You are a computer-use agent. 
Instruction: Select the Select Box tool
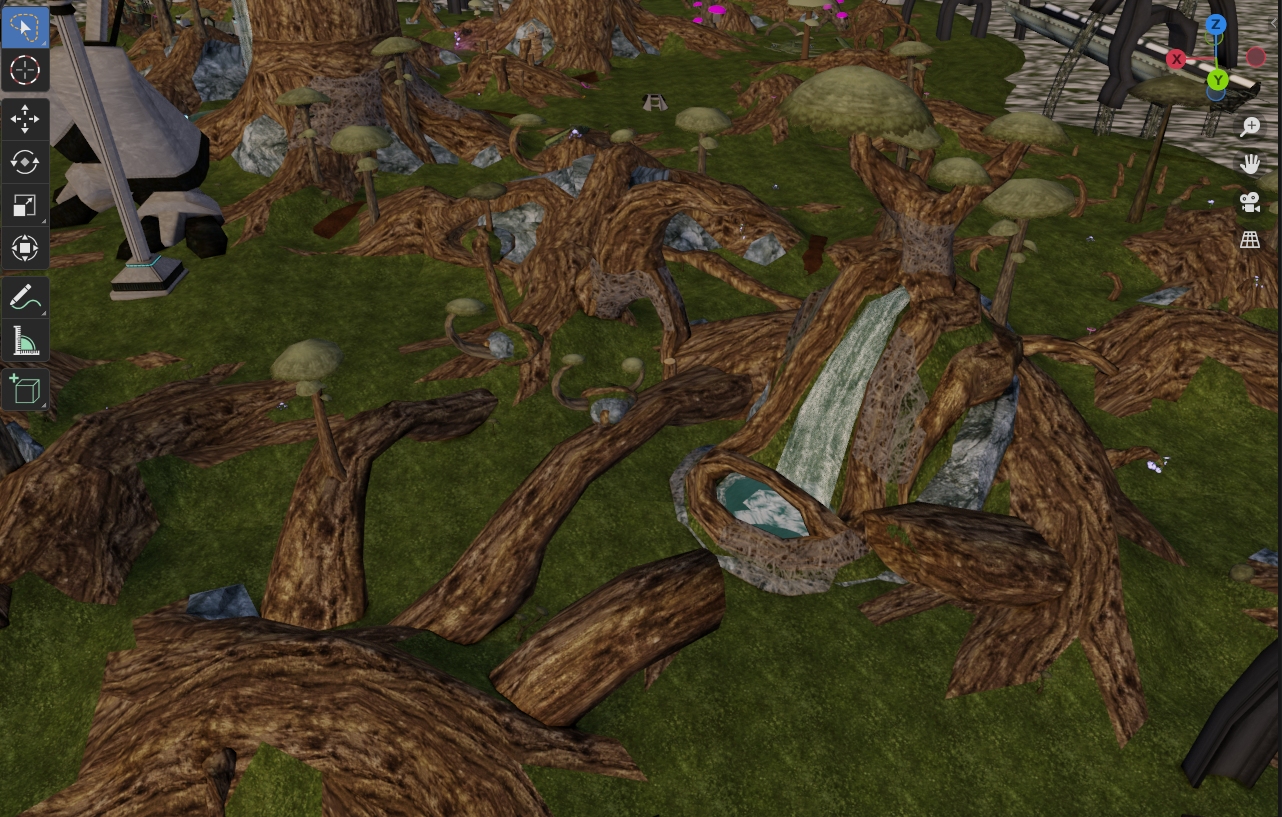coord(24,28)
